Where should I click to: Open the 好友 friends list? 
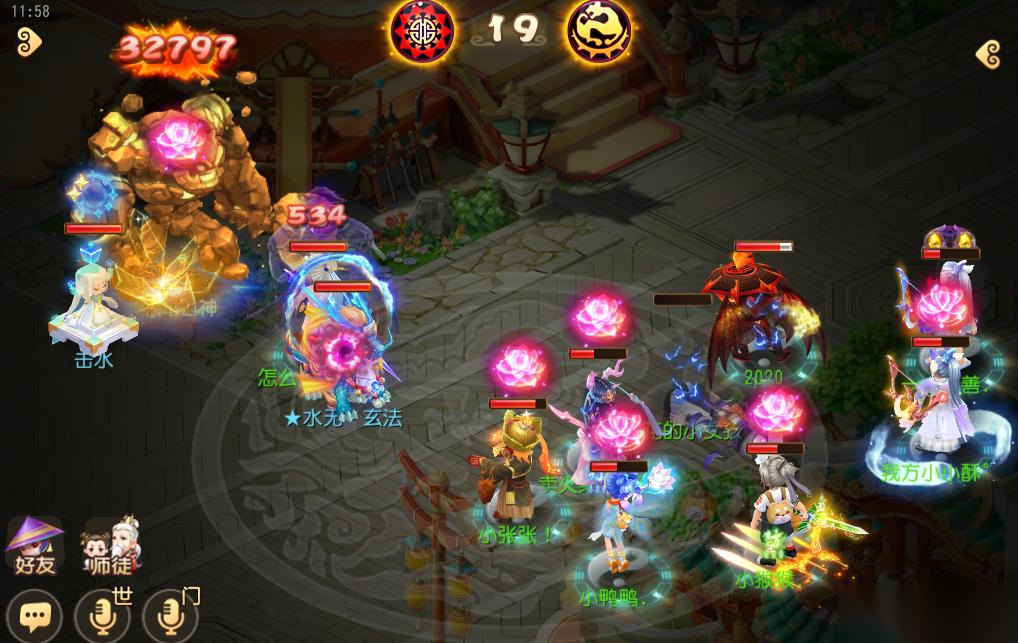(34, 546)
